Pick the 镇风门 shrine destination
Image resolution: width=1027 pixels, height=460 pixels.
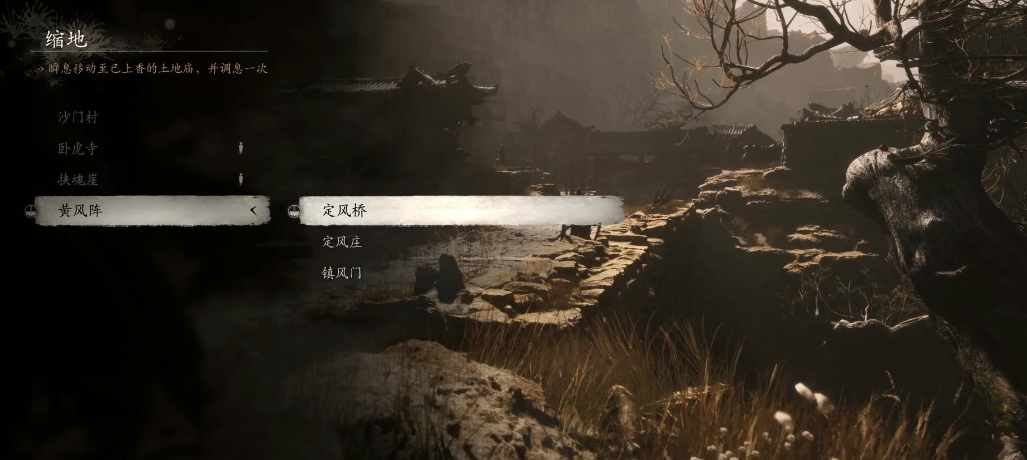click(x=342, y=272)
